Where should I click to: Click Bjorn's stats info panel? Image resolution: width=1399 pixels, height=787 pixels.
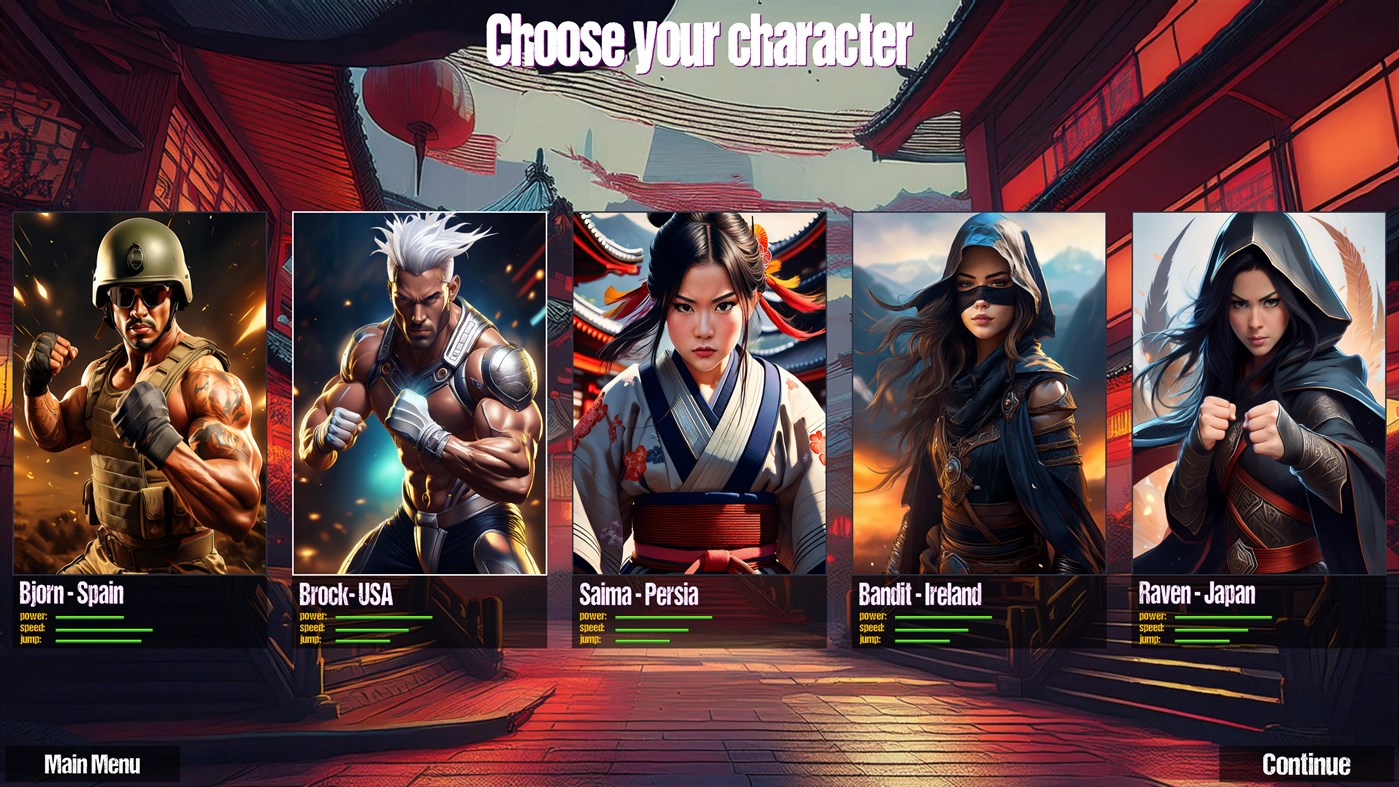[x=140, y=615]
